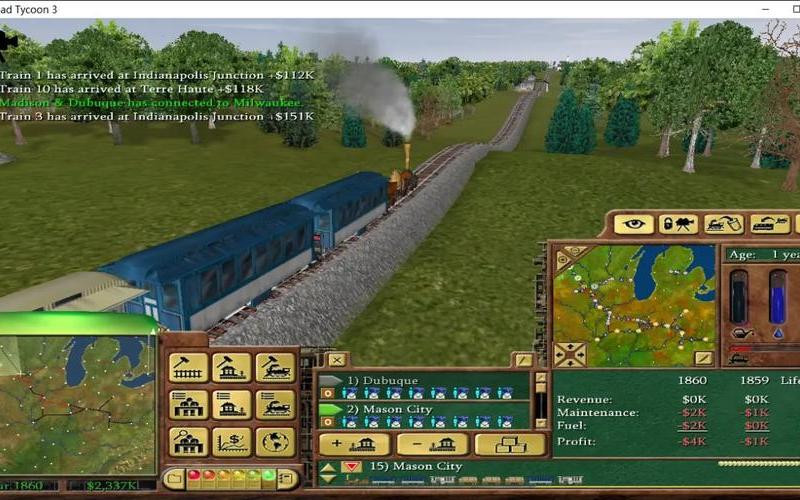Viewport: 800px width, 500px height.
Task: Open the magnifier building inspect button
Action: pos(188,441)
